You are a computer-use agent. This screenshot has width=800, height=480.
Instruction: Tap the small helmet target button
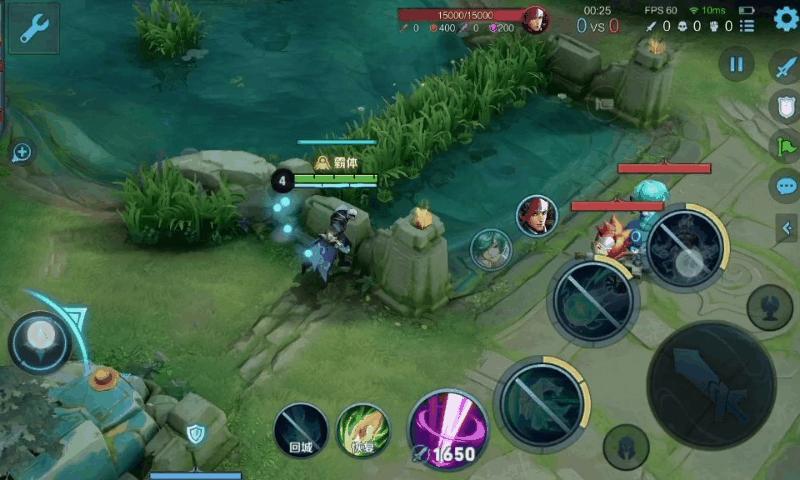pos(625,446)
